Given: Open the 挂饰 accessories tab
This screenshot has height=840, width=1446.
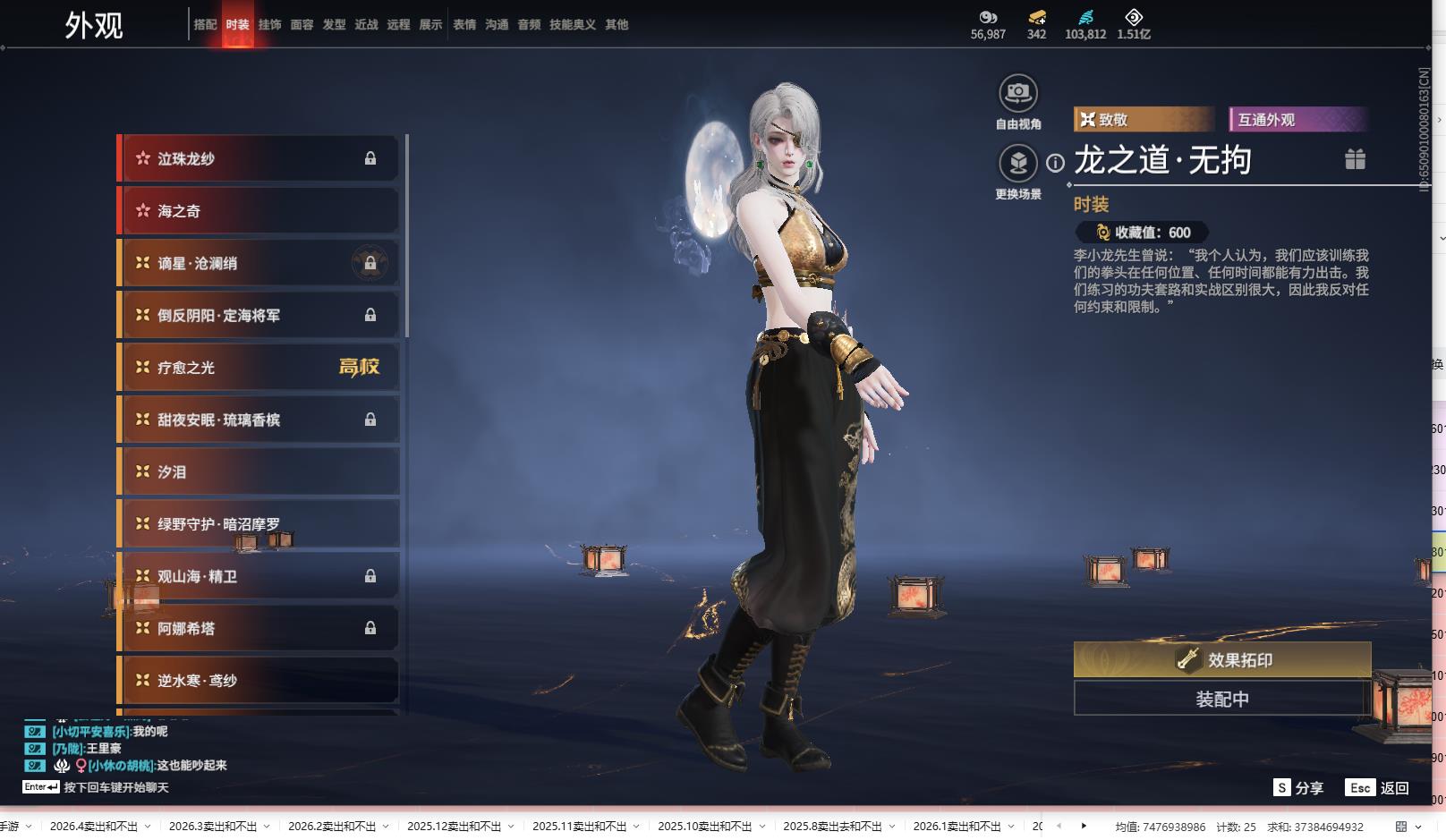Looking at the screenshot, I should tap(269, 25).
